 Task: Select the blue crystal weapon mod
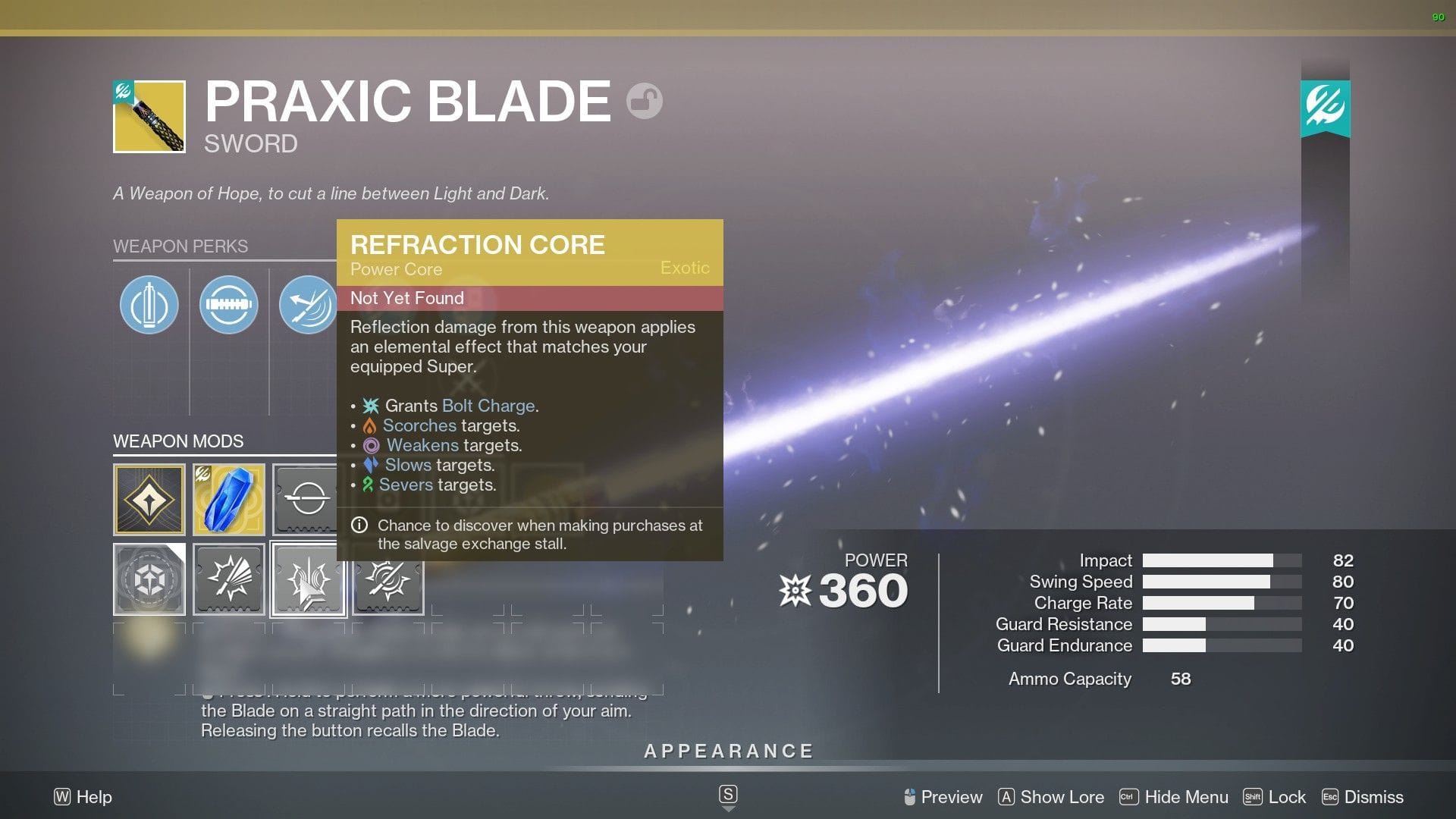tap(228, 499)
